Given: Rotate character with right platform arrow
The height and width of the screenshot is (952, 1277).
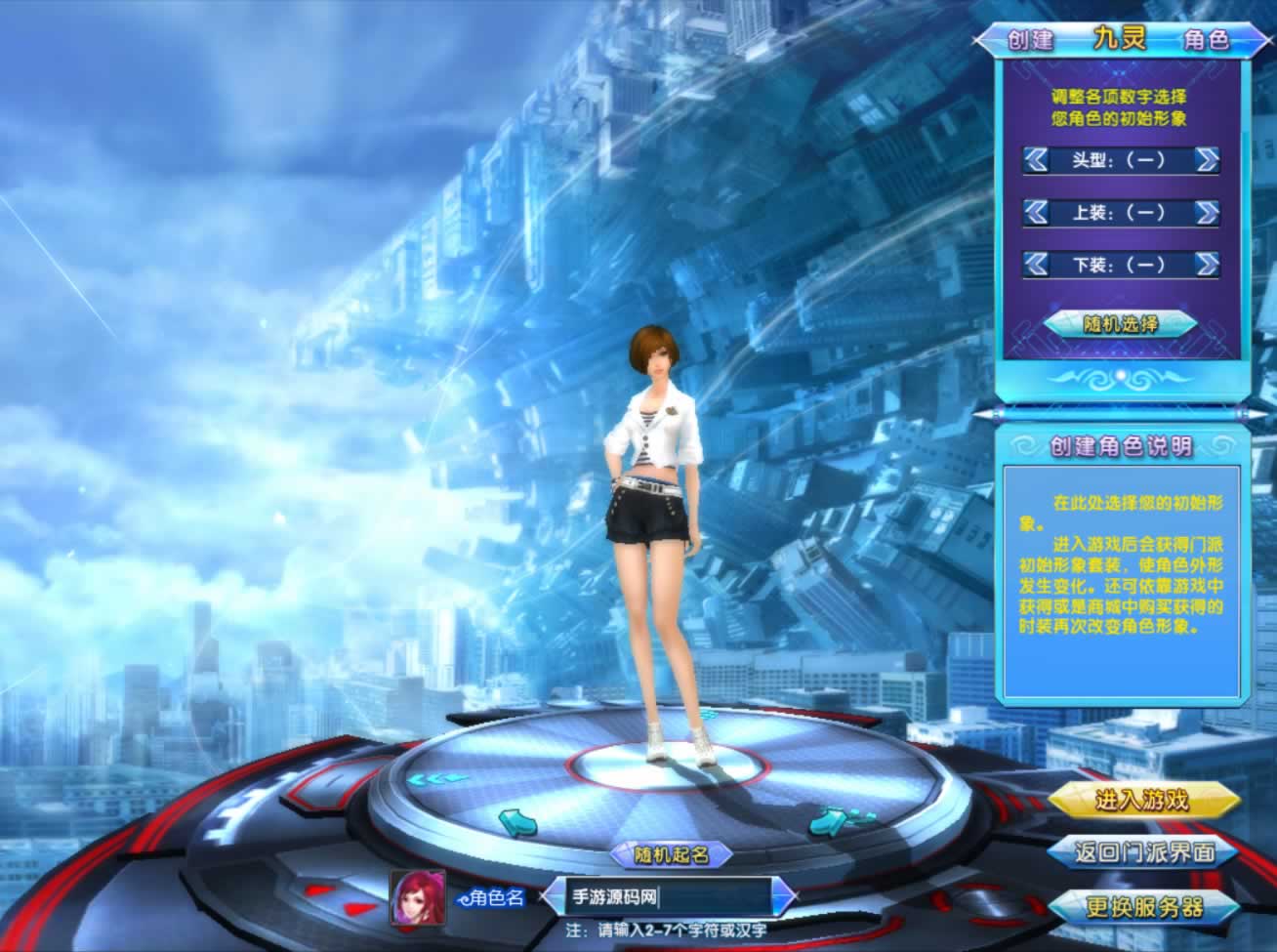Looking at the screenshot, I should click(x=829, y=822).
